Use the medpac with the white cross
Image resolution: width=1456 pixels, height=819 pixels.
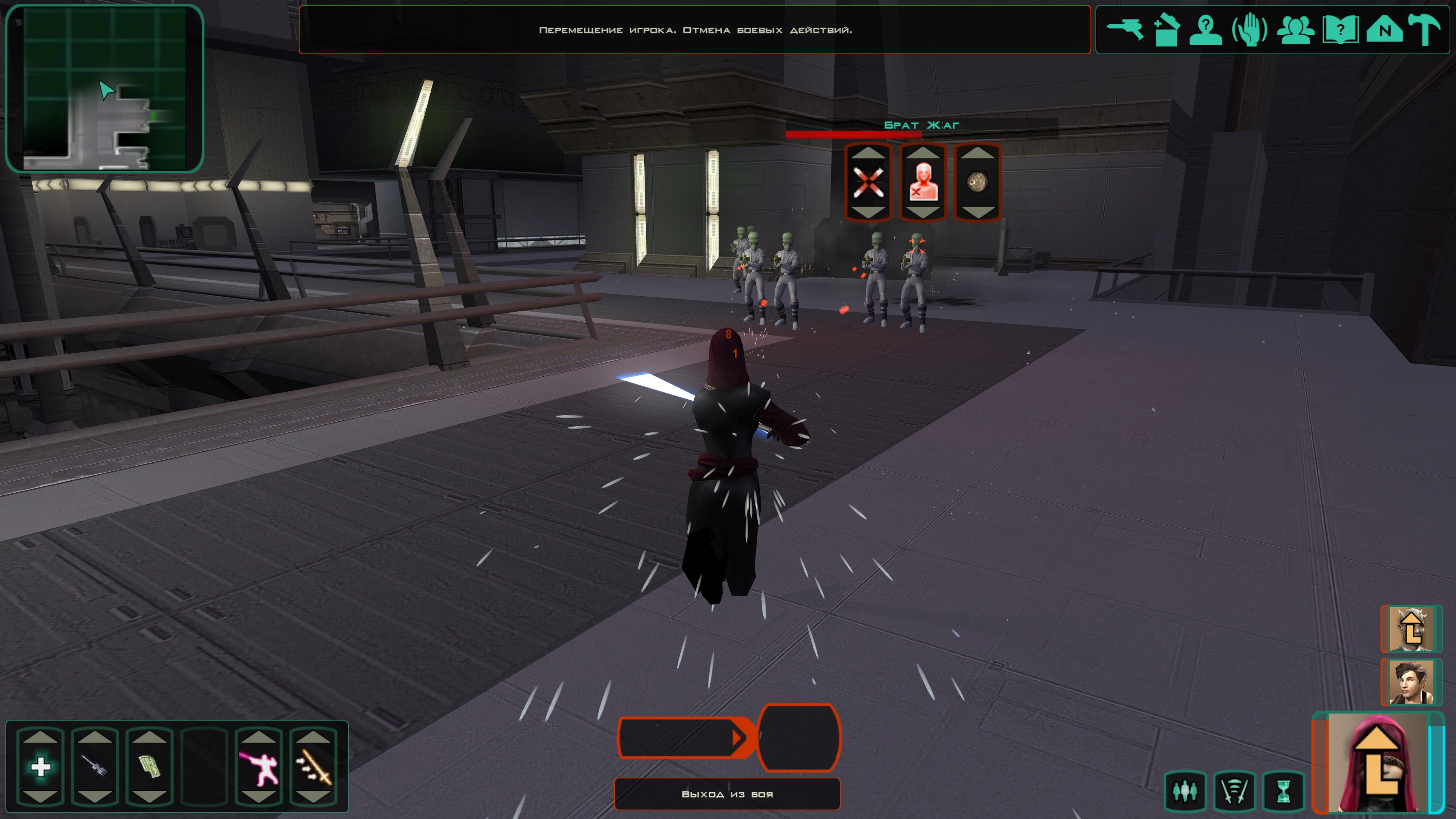[41, 767]
